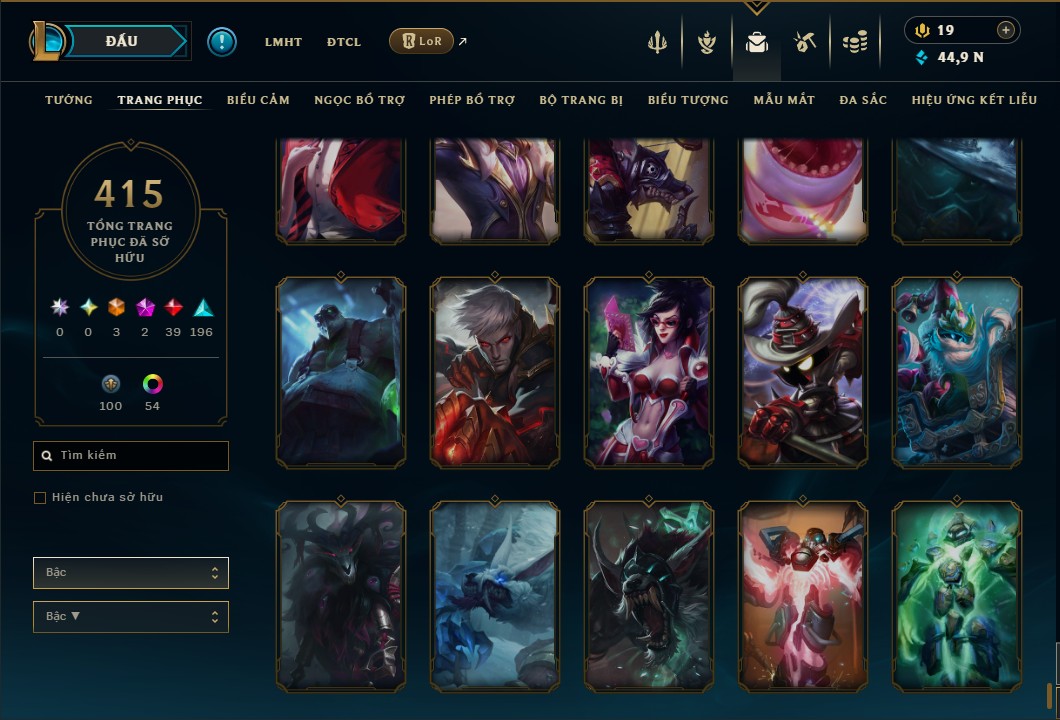Launch the LoR external link
The height and width of the screenshot is (720, 1060).
[422, 41]
